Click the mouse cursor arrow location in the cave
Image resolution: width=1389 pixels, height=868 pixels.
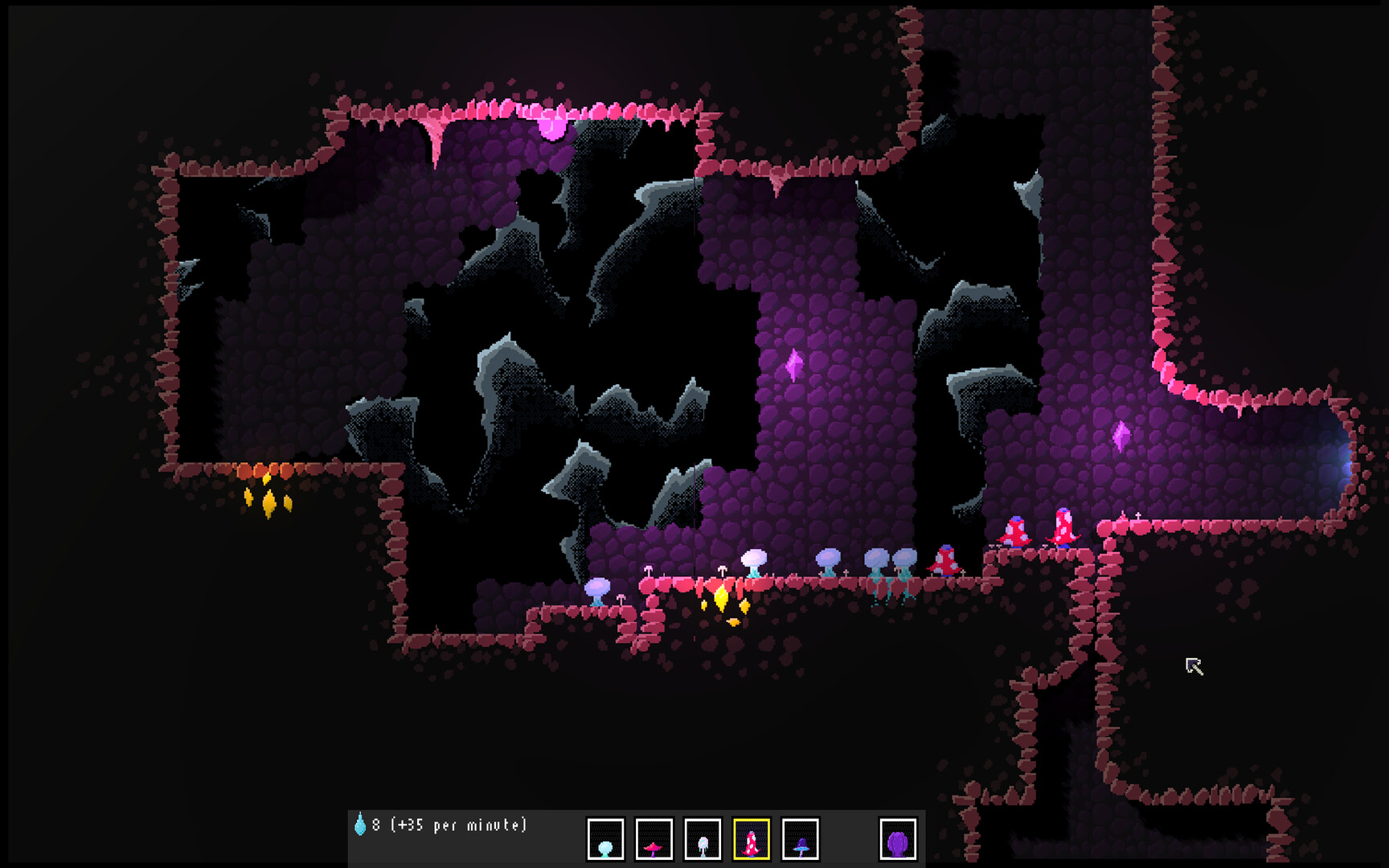[x=1193, y=665]
